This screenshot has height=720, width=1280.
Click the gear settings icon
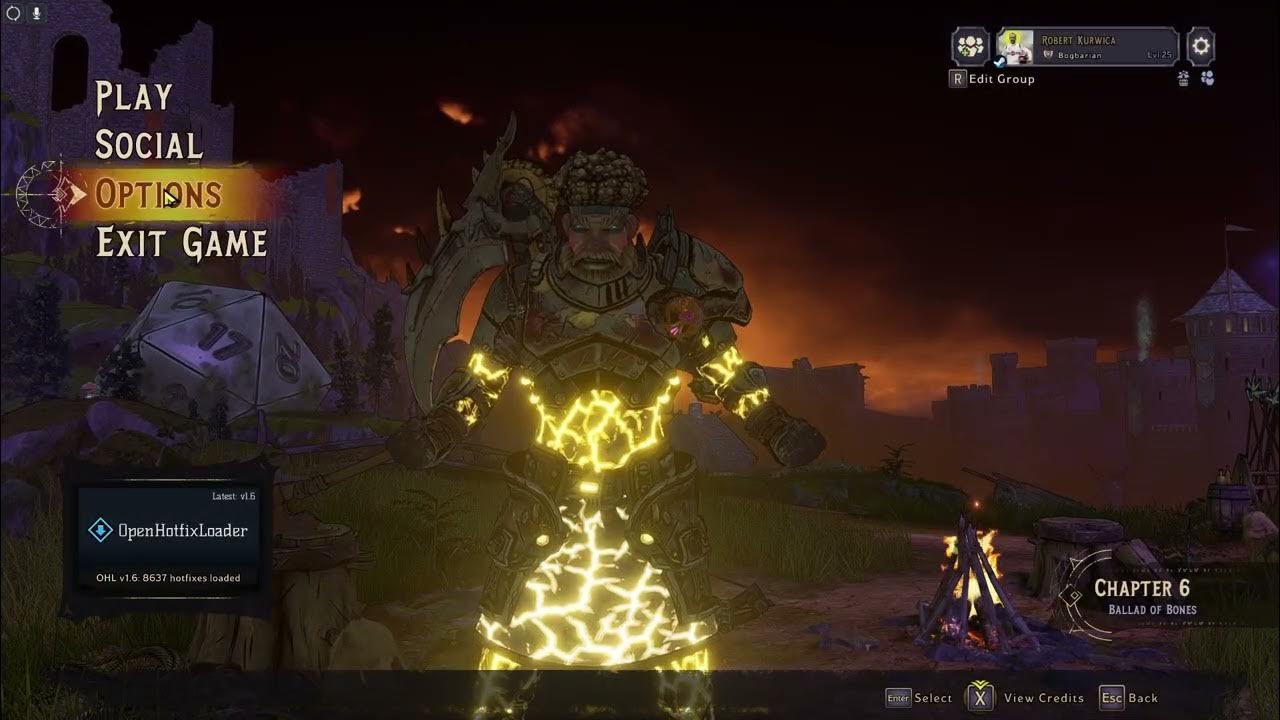coord(1201,46)
